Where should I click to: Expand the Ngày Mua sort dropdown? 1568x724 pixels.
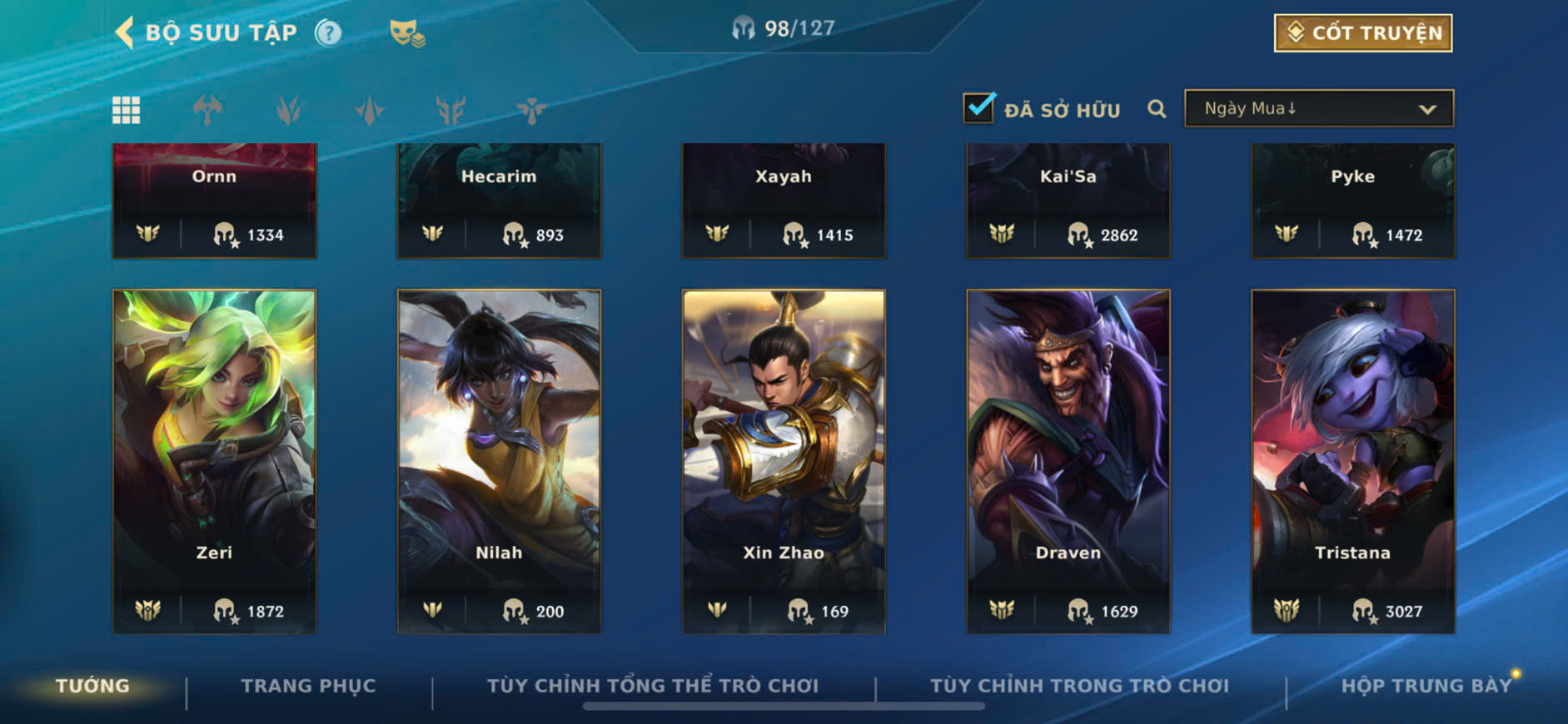(1319, 109)
